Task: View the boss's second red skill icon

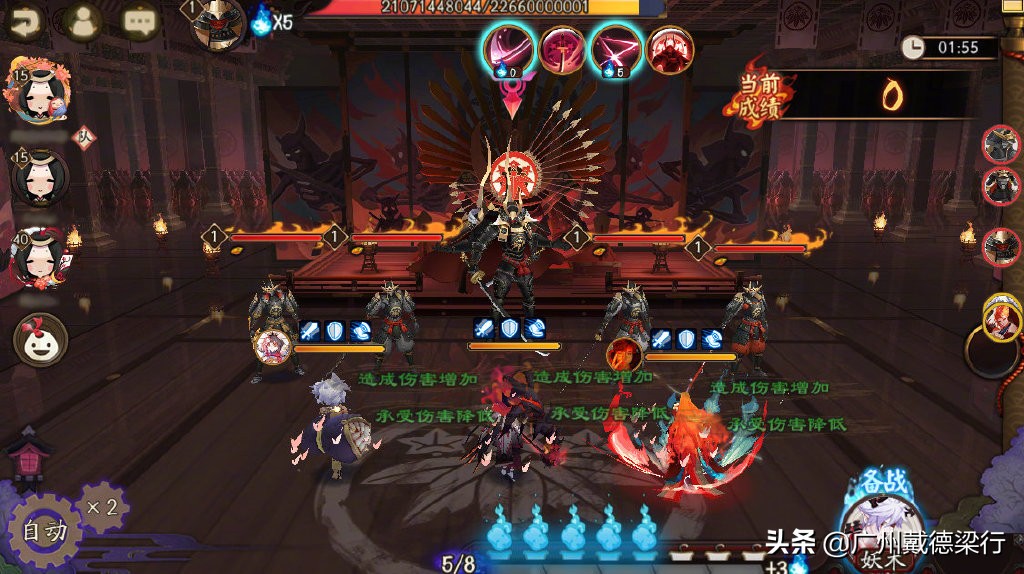Action: [x=563, y=48]
